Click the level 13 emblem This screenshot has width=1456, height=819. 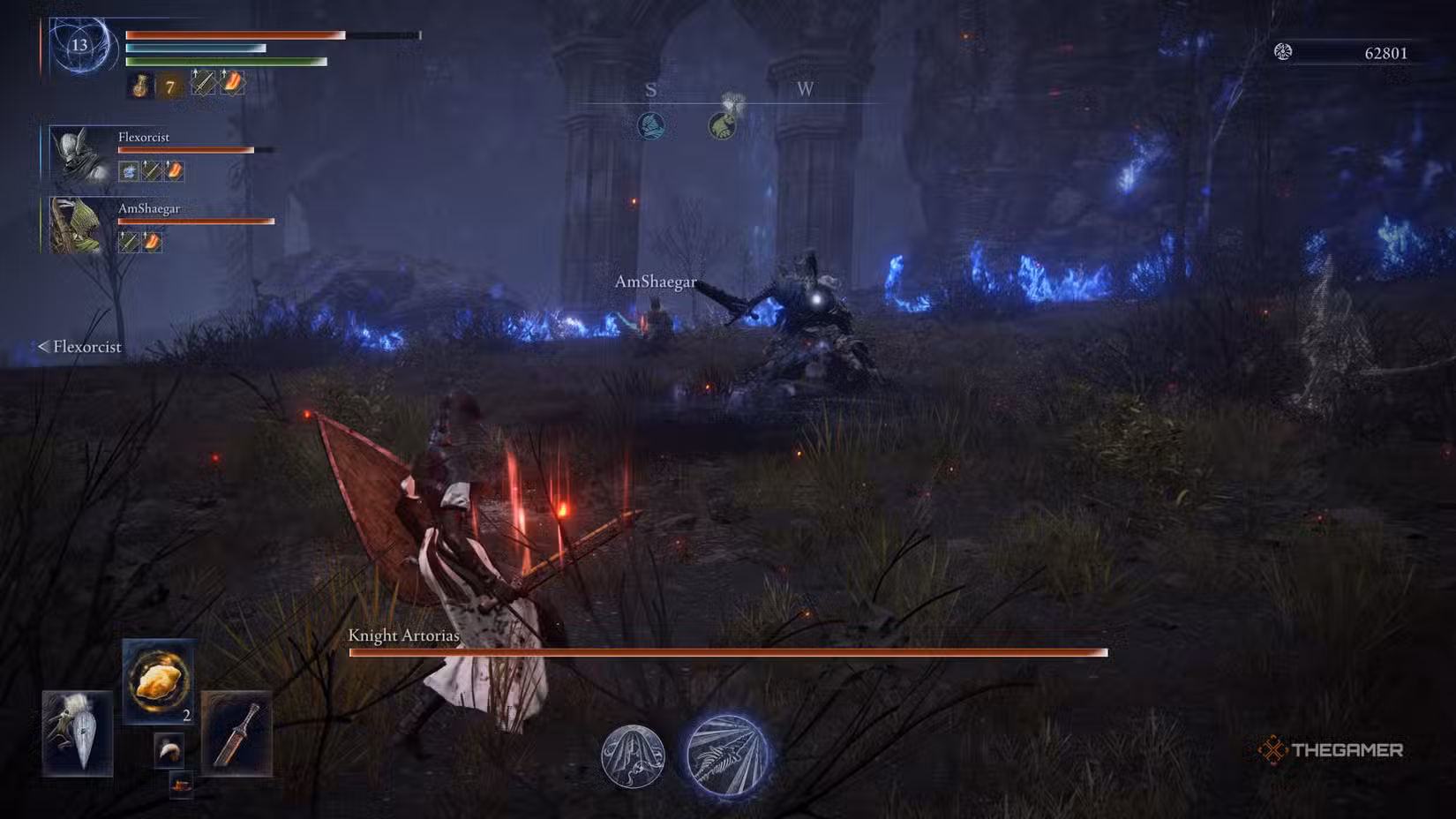80,45
